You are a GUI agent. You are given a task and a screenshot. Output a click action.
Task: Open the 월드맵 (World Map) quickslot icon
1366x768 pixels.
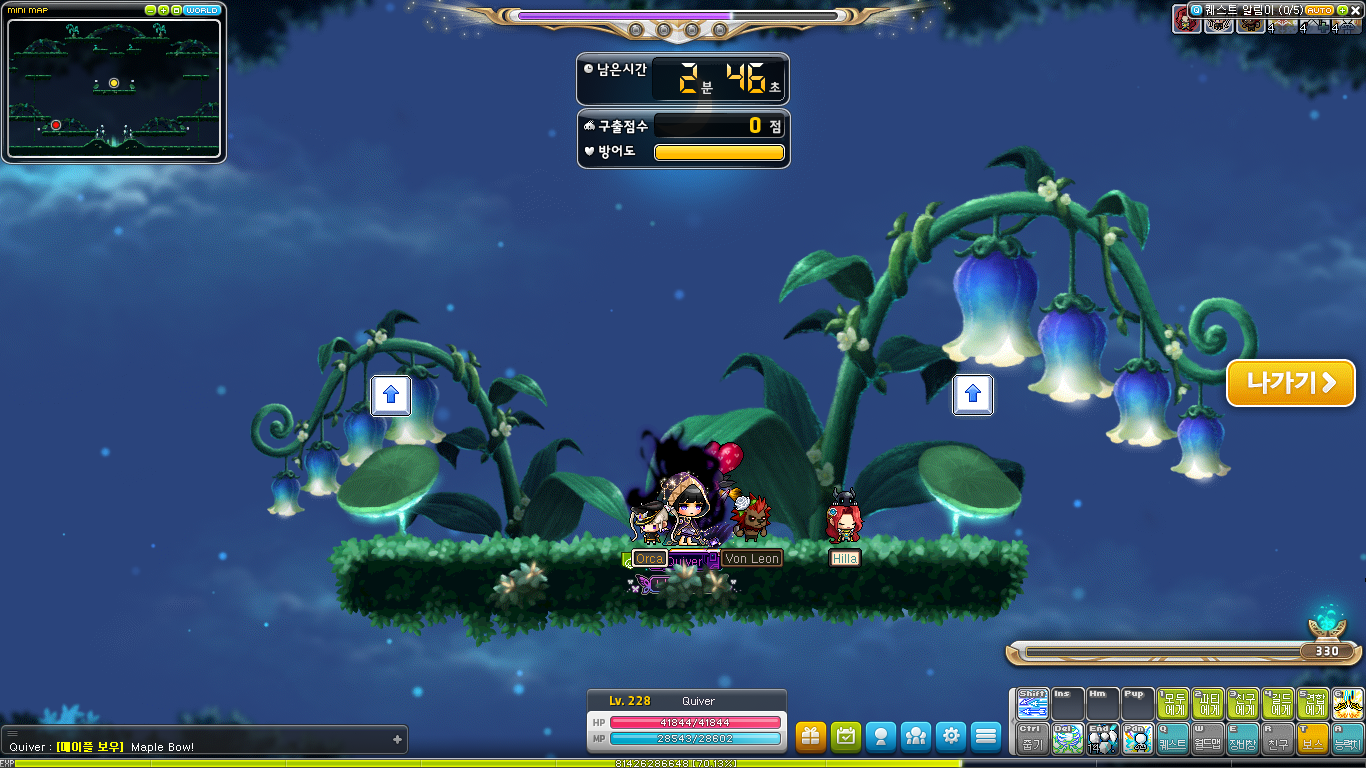click(1207, 743)
